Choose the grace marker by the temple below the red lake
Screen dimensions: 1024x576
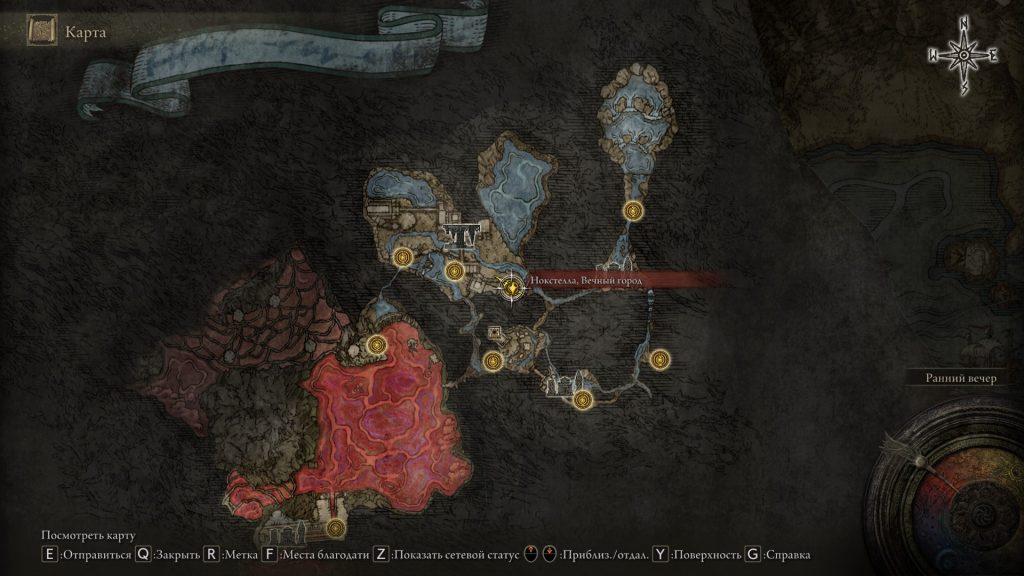pyautogui.click(x=335, y=528)
